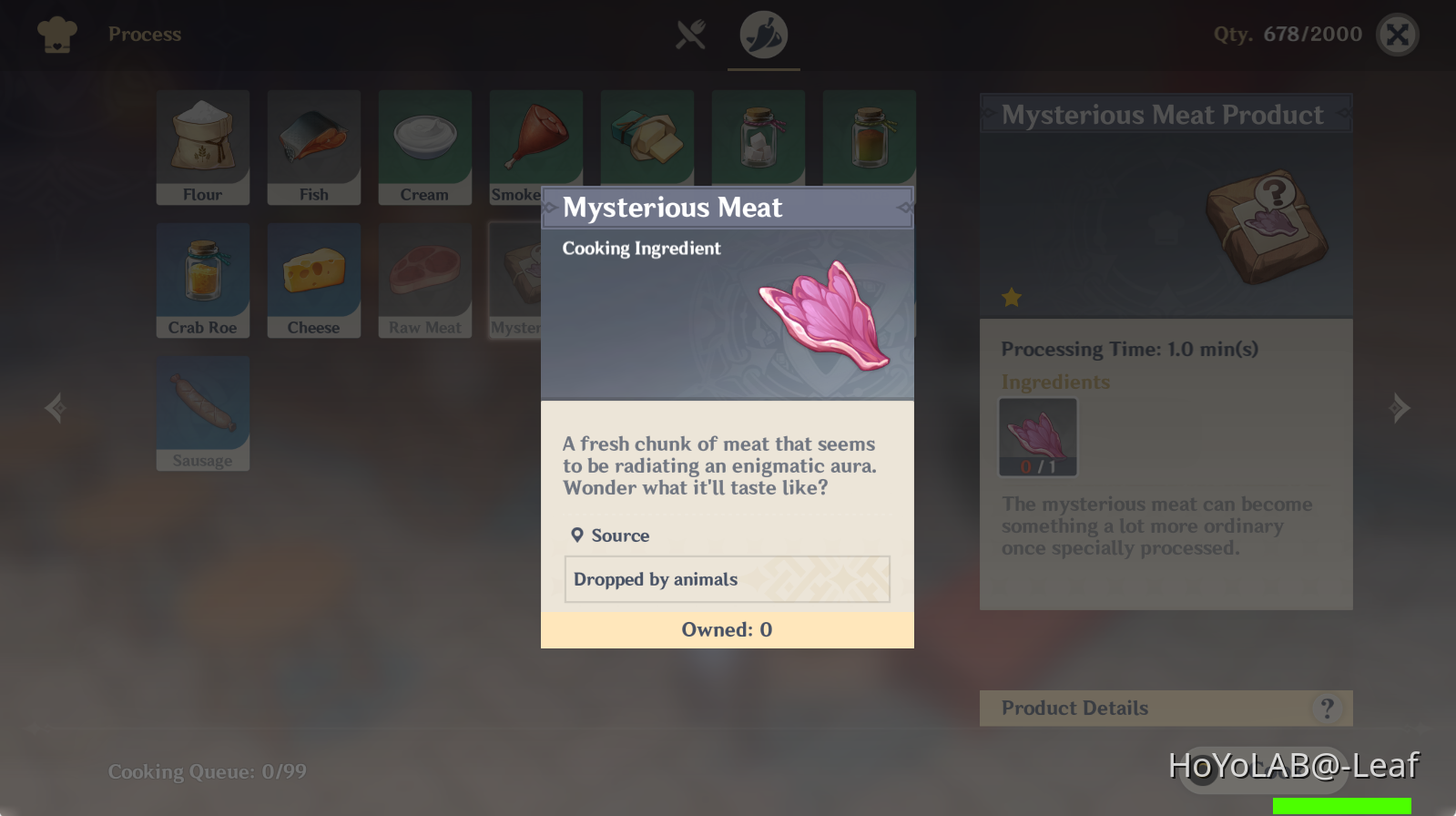Viewport: 1456px width, 816px height.
Task: Switch to the Cooking fork-and-knife tab
Action: click(x=689, y=35)
